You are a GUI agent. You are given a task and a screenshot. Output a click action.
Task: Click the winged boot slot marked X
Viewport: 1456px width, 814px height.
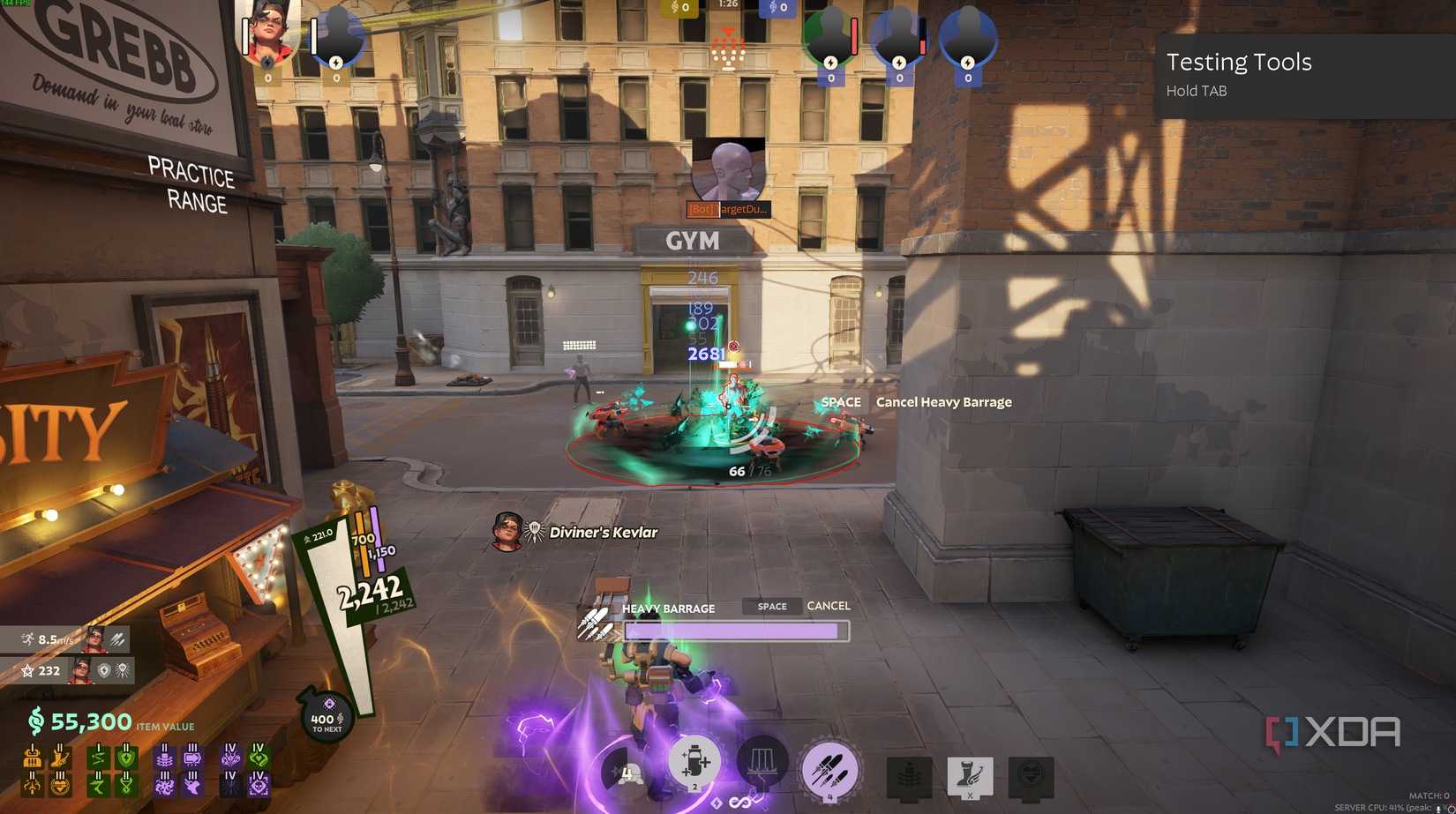click(970, 776)
